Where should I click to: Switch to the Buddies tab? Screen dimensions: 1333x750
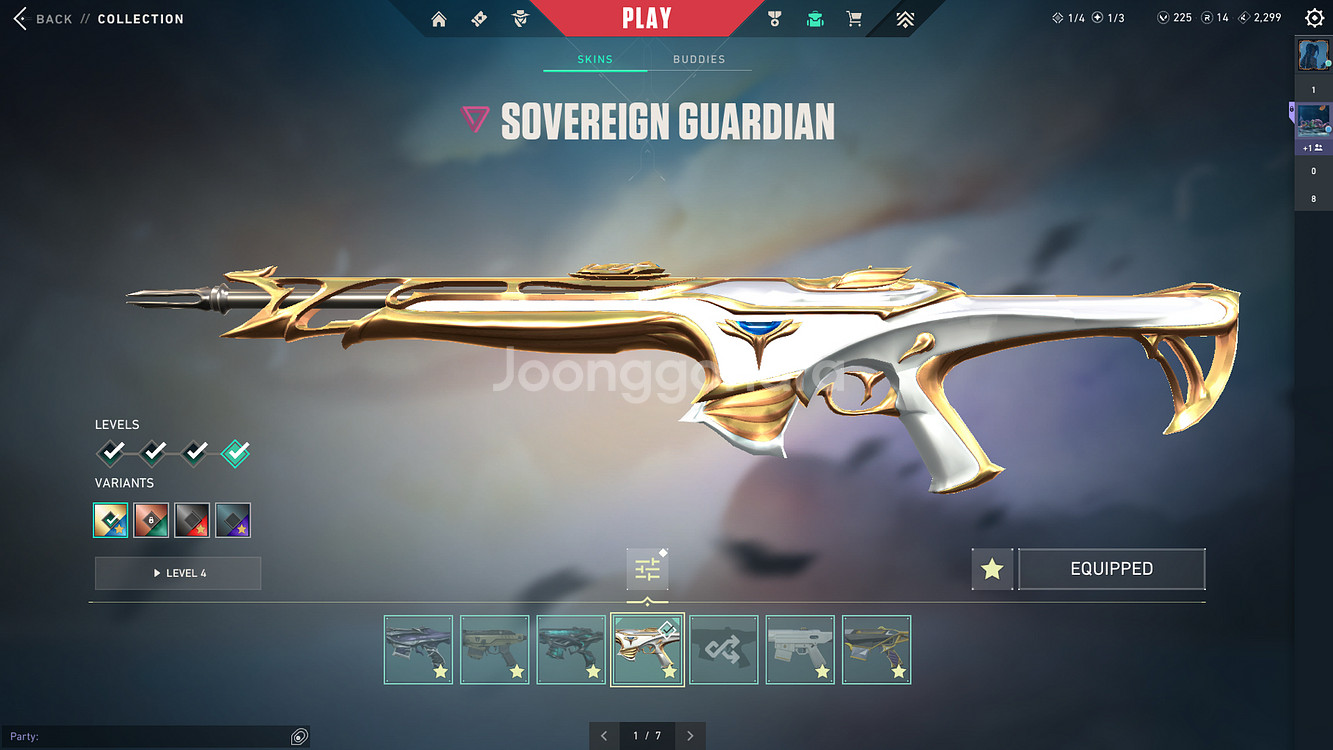tap(699, 59)
